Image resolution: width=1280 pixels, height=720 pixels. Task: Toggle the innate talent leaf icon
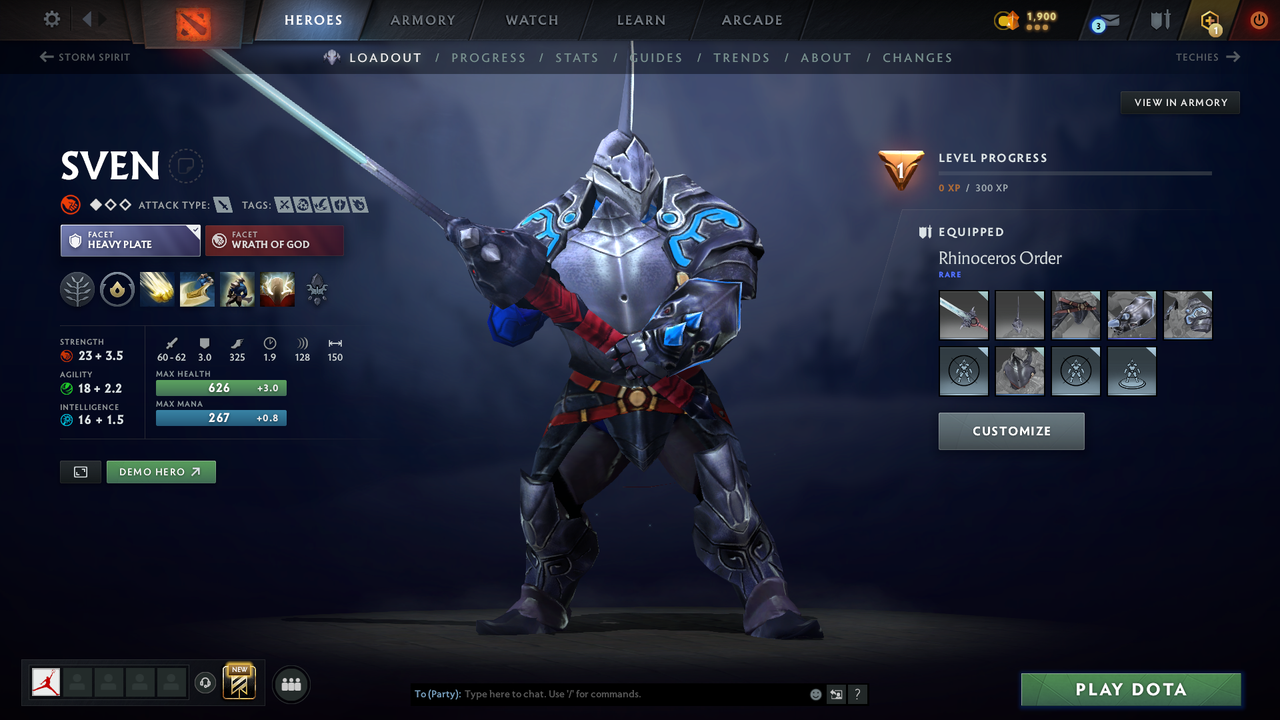(77, 289)
